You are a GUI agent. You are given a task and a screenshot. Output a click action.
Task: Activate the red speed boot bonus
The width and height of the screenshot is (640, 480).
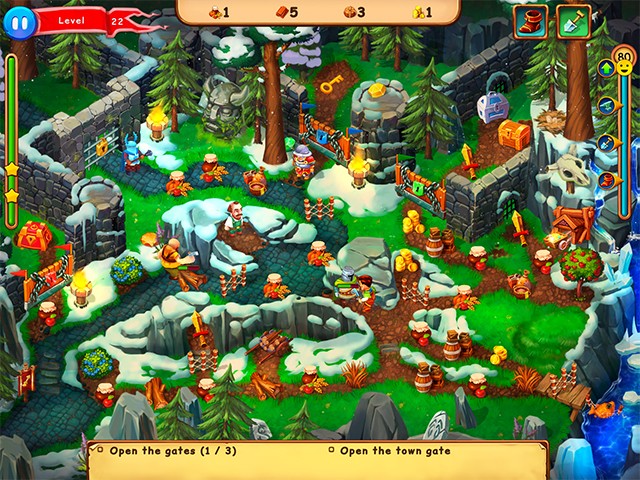point(531,21)
